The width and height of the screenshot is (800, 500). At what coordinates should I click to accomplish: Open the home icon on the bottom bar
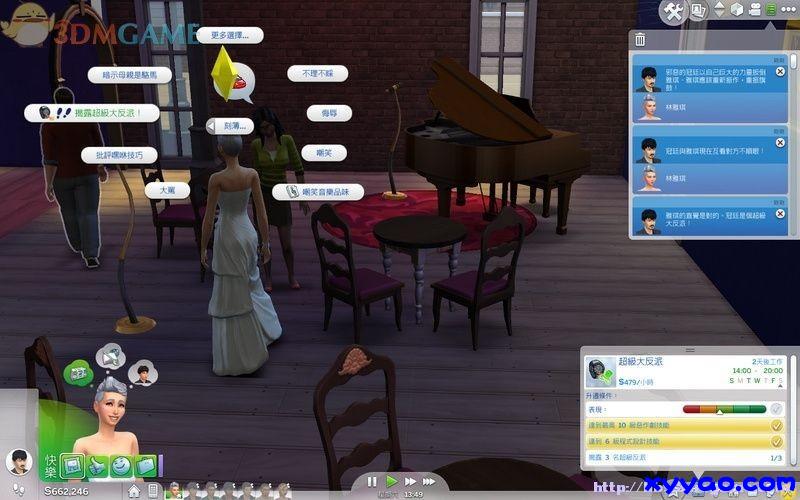[x=134, y=491]
